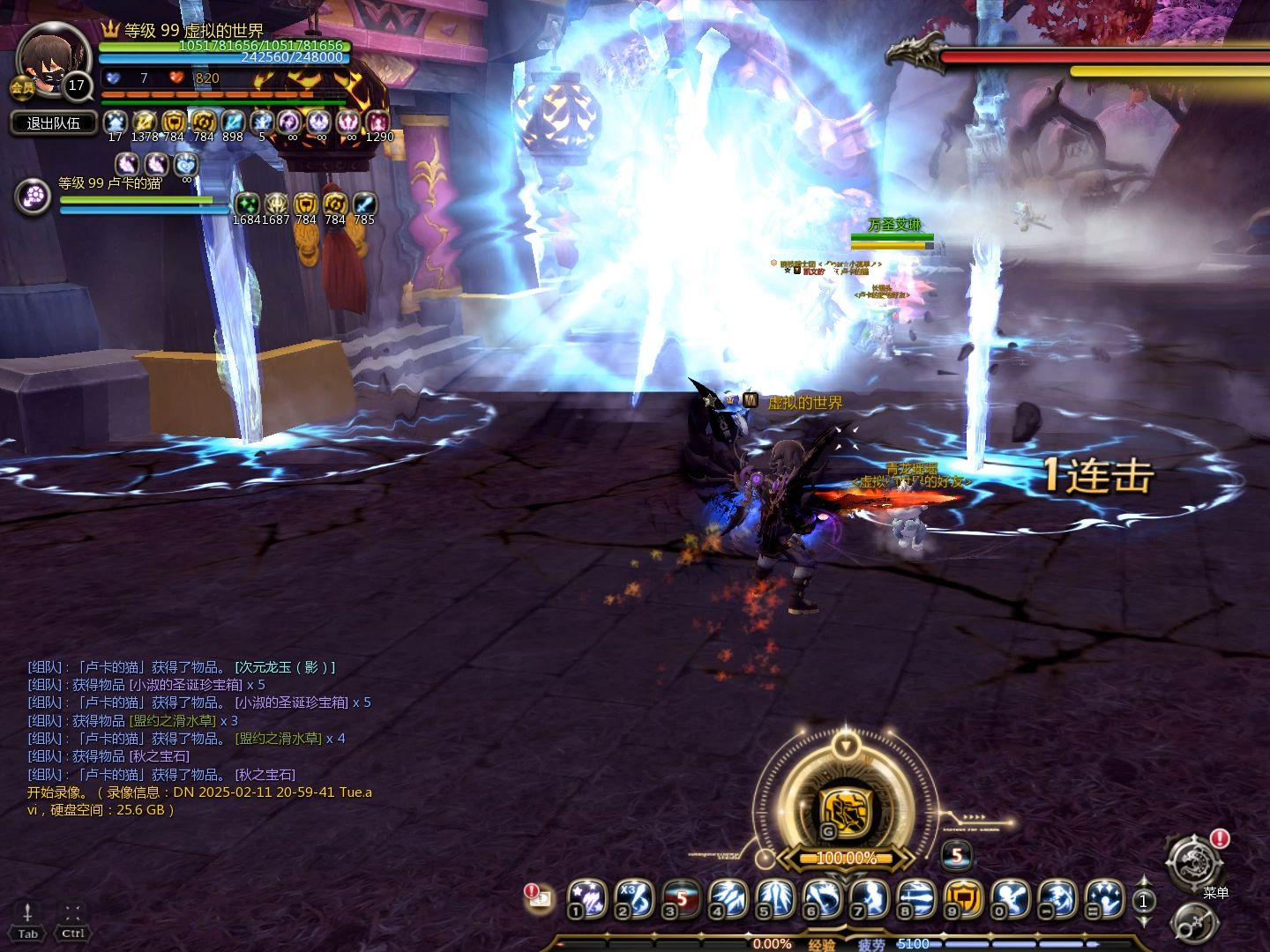Open the 菜单 main menu button
This screenshot has height=952, width=1270.
pyautogui.click(x=1195, y=862)
